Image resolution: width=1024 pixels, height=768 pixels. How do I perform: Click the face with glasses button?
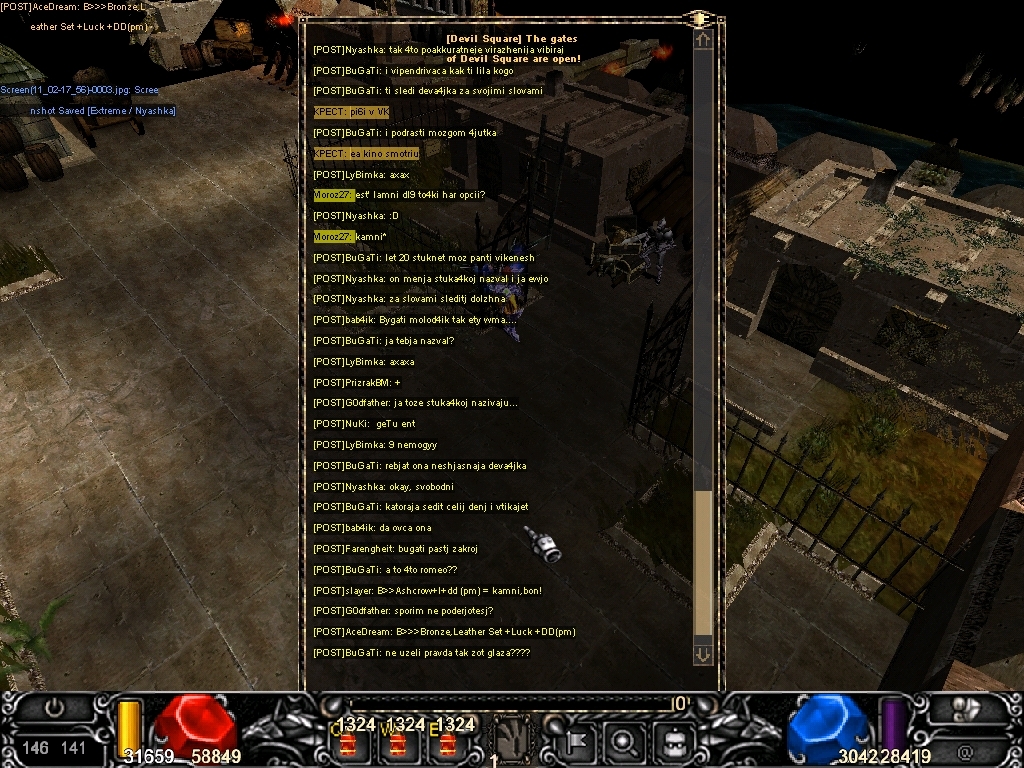[x=672, y=741]
